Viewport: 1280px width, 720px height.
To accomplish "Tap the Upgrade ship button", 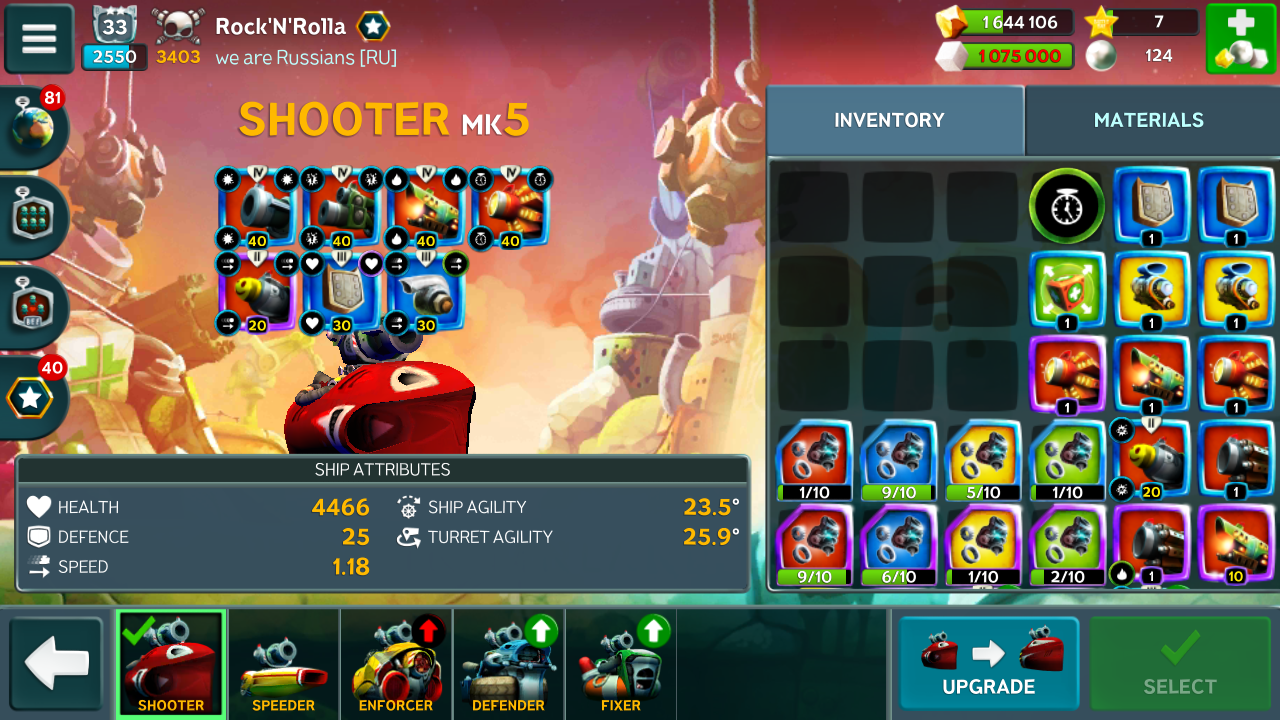I will (x=988, y=663).
